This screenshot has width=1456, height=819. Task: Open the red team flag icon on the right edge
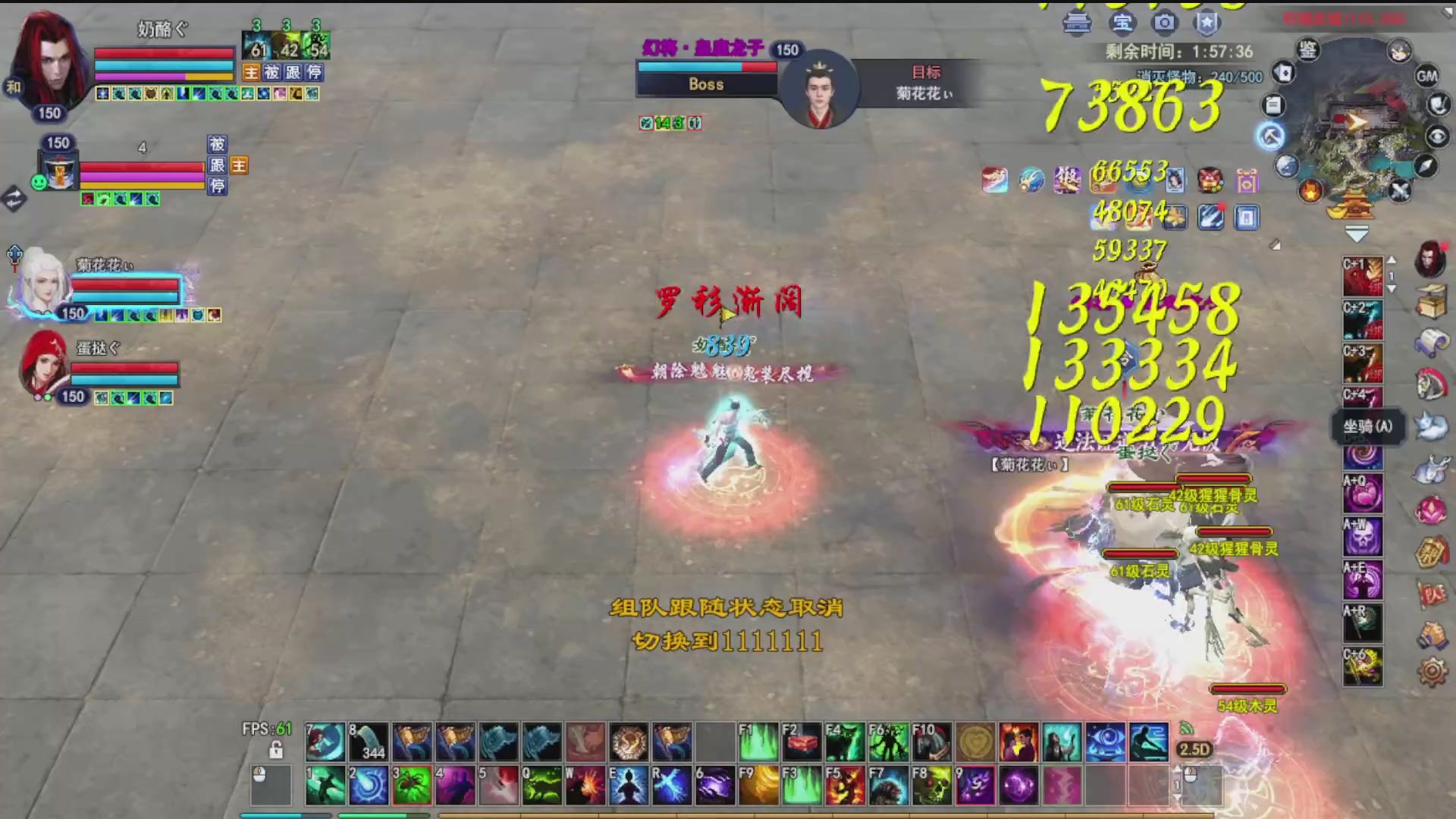click(1431, 591)
